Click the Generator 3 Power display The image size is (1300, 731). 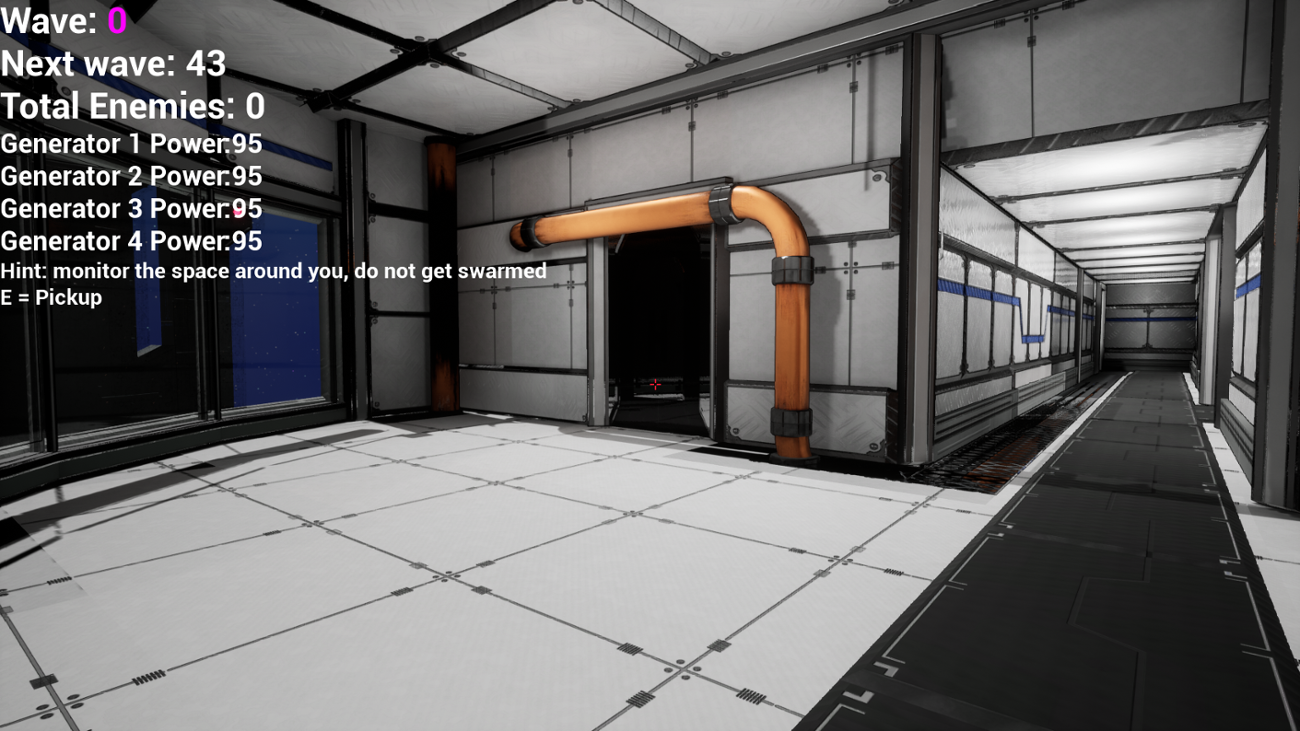130,209
